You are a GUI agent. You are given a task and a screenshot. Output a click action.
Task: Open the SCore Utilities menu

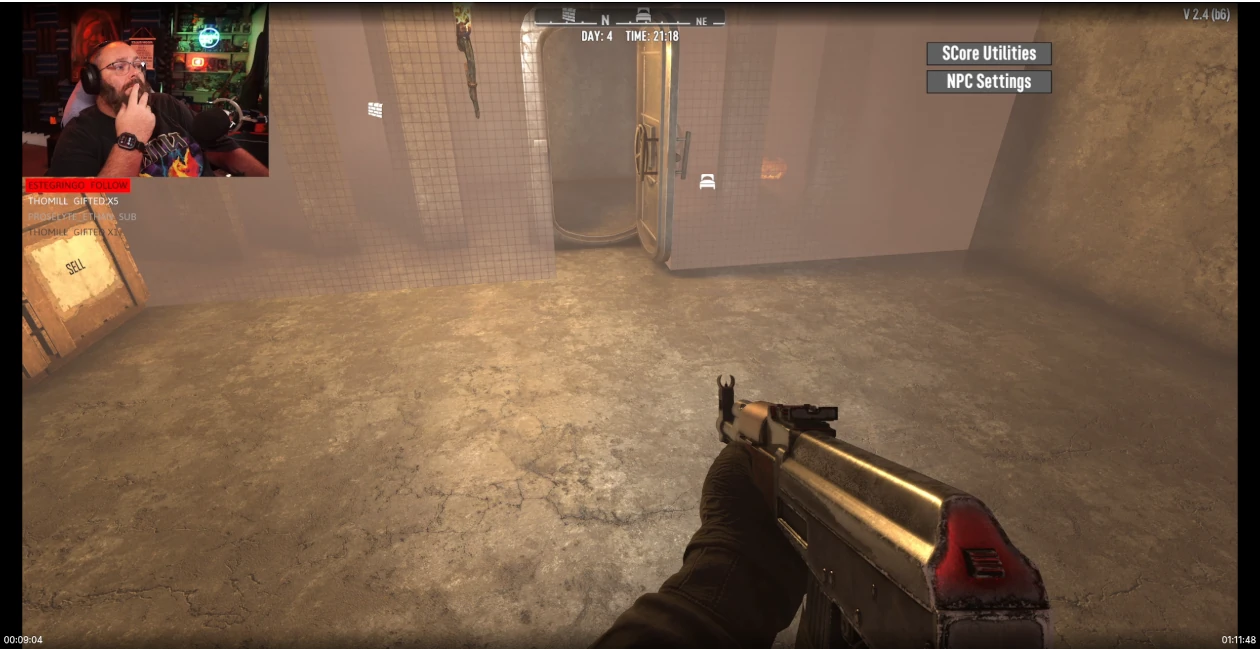point(988,54)
